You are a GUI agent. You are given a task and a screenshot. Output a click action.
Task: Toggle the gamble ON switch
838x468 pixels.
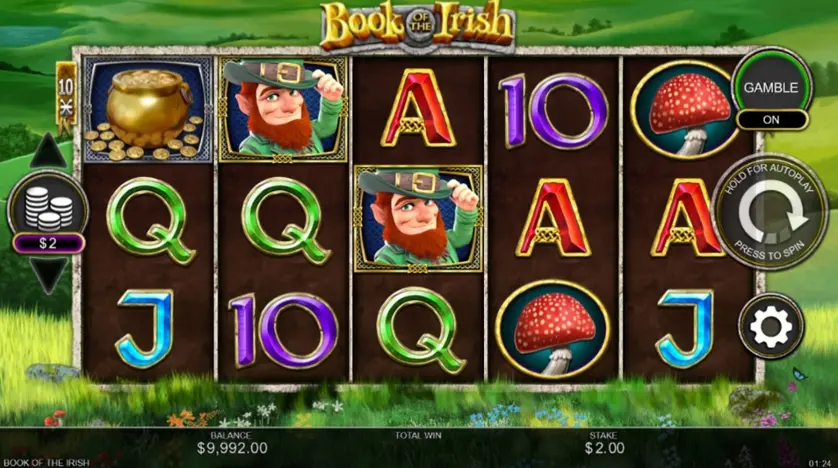tap(771, 119)
